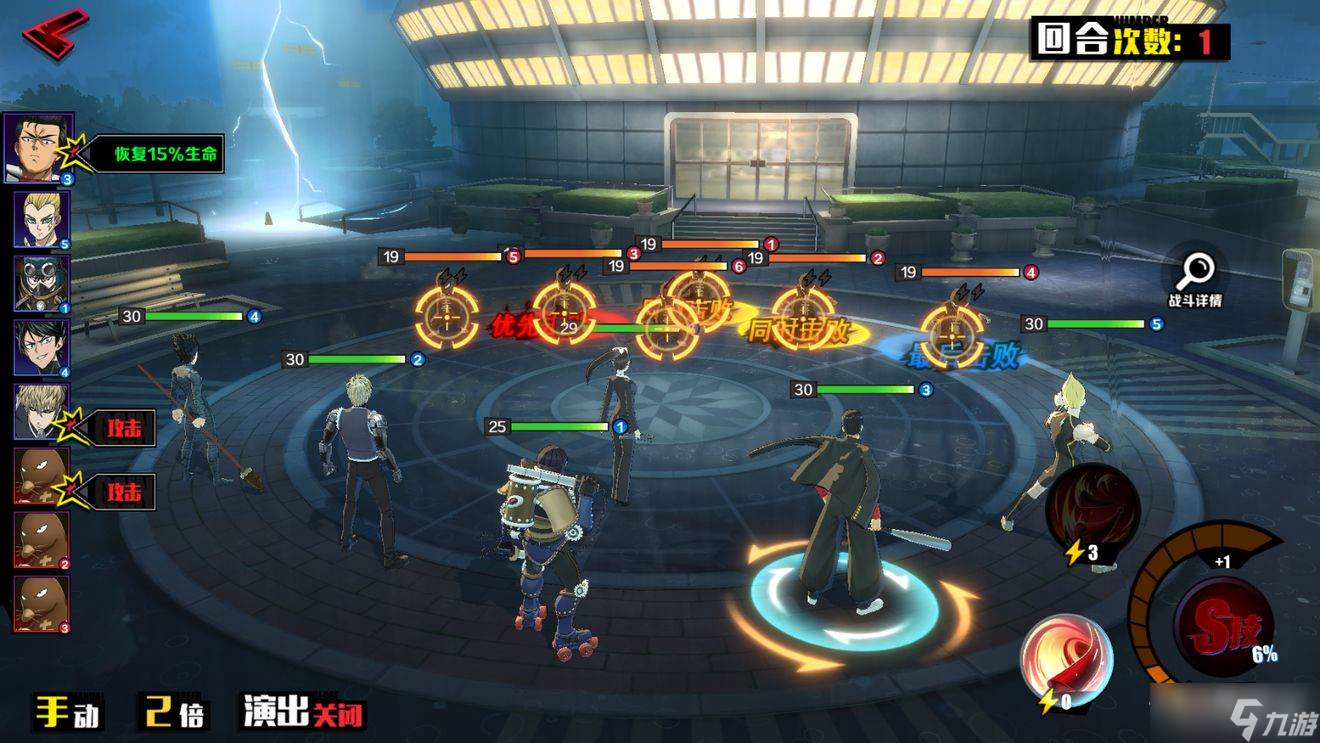Image resolution: width=1320 pixels, height=743 pixels.
Task: Target the enemy reticle marked 最后击败
Action: click(x=951, y=332)
